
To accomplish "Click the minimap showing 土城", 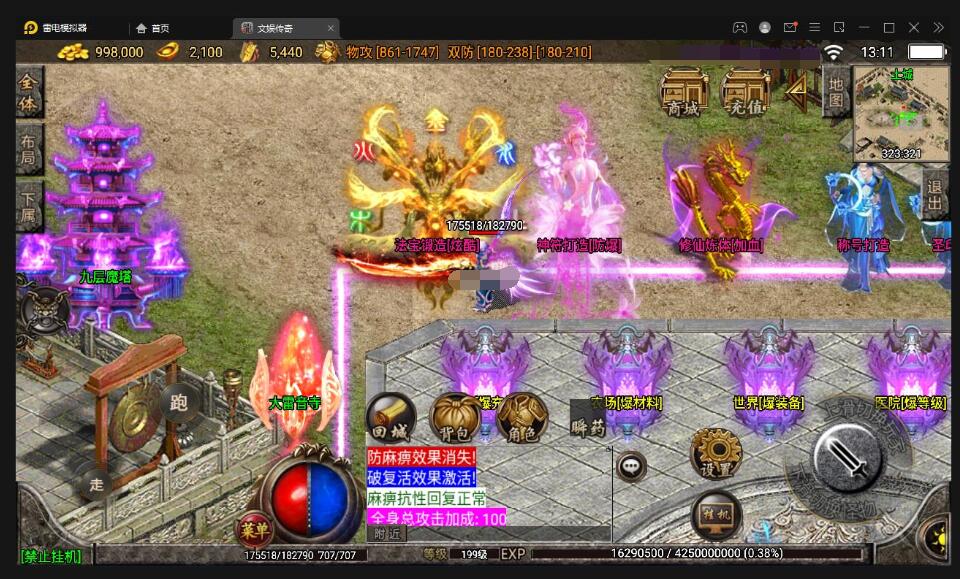I will point(902,113).
